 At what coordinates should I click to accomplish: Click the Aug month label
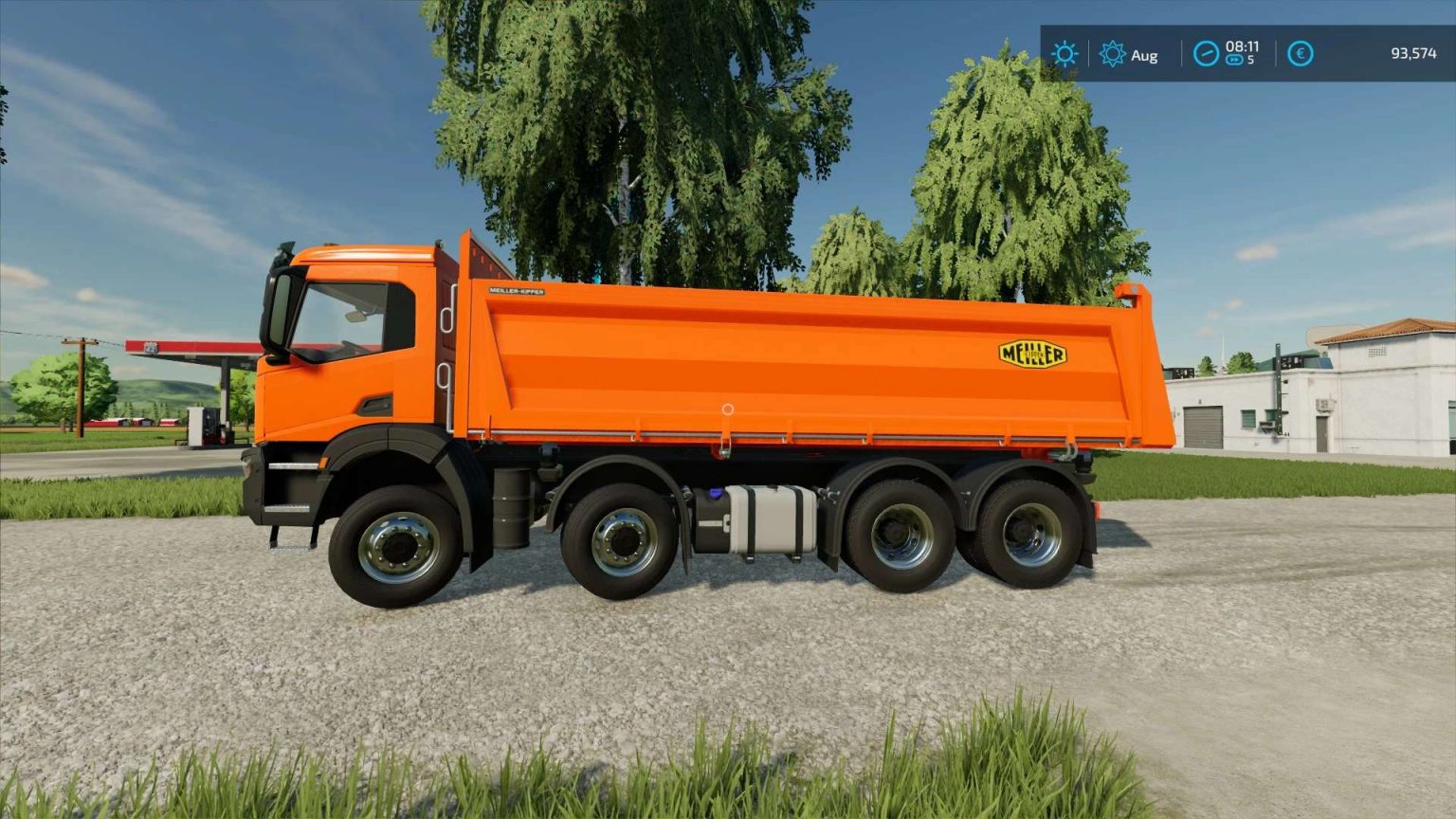click(1145, 55)
